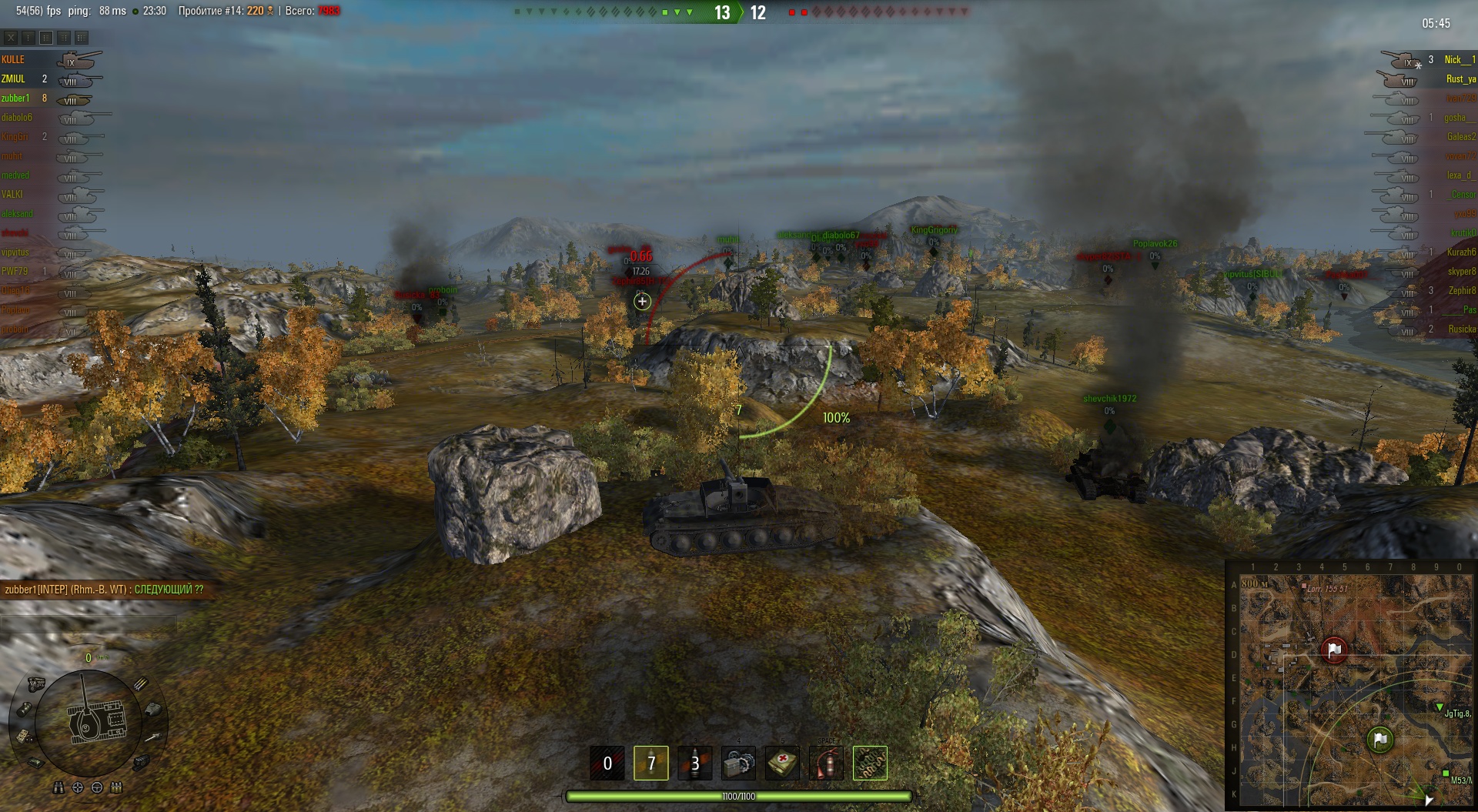The image size is (1478, 812).
Task: Select the camouflage net equipment slot
Action: [870, 763]
